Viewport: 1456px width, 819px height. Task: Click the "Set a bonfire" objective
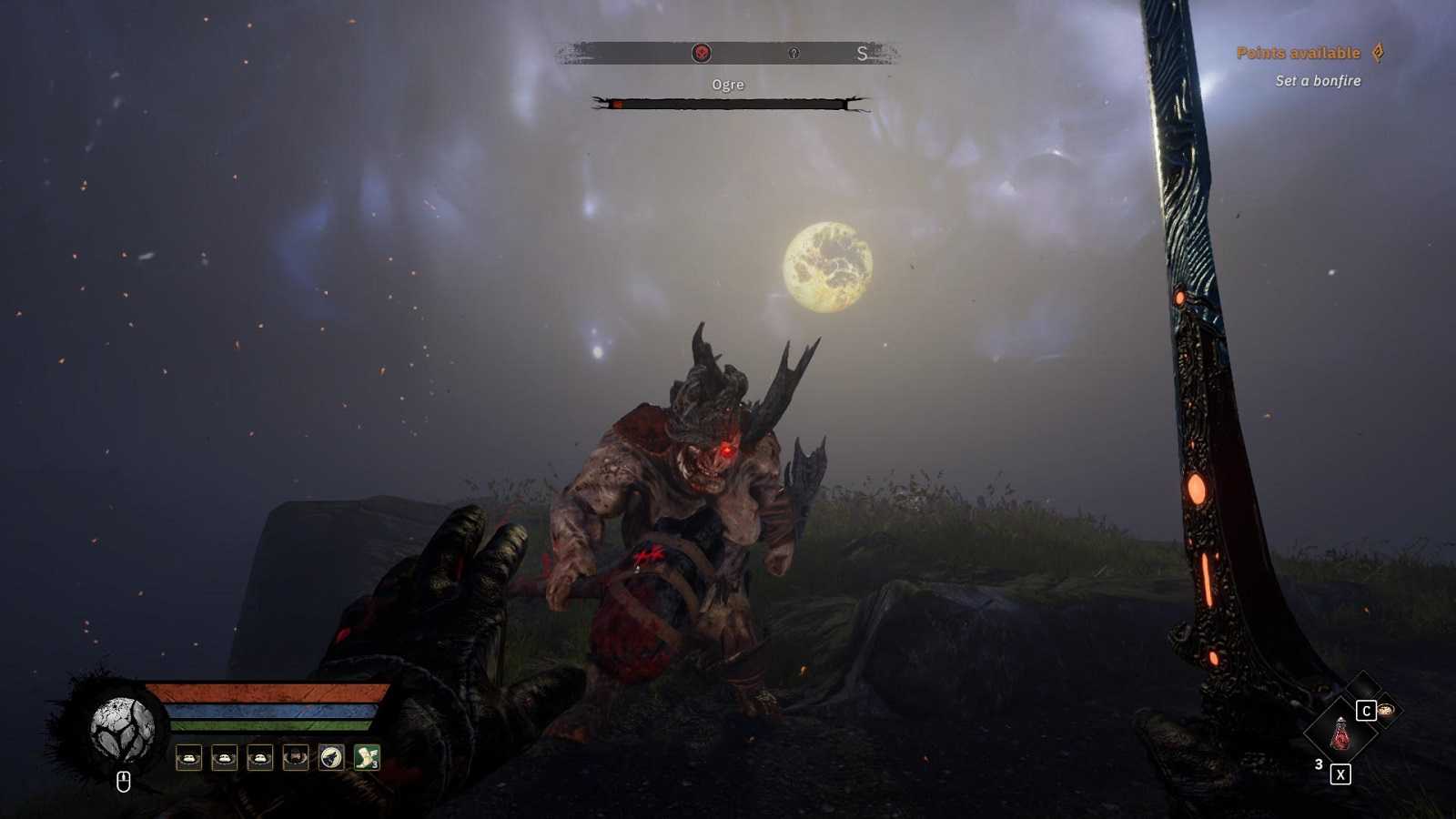(x=1318, y=81)
